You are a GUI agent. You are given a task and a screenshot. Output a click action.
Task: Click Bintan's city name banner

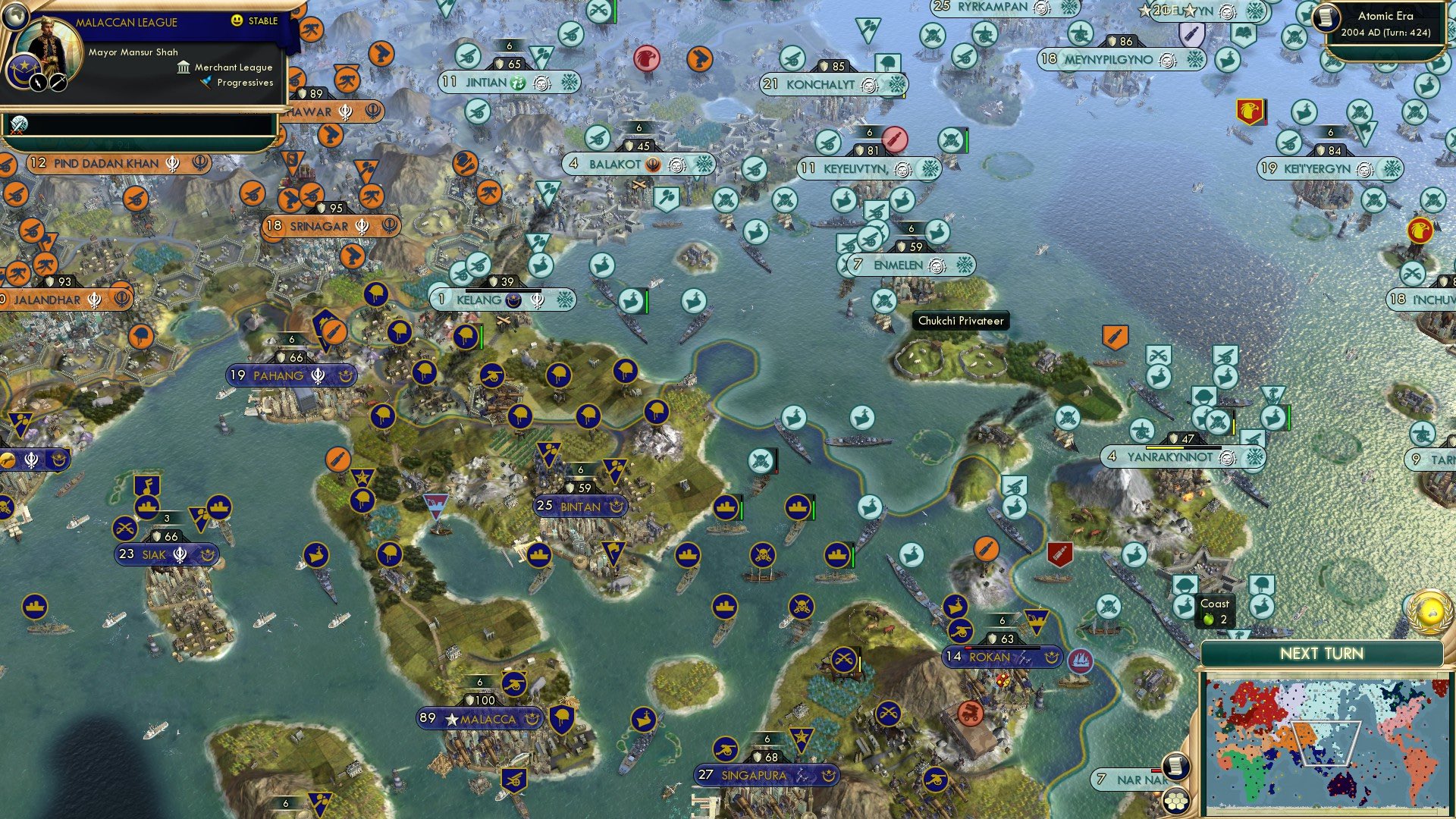(x=580, y=506)
